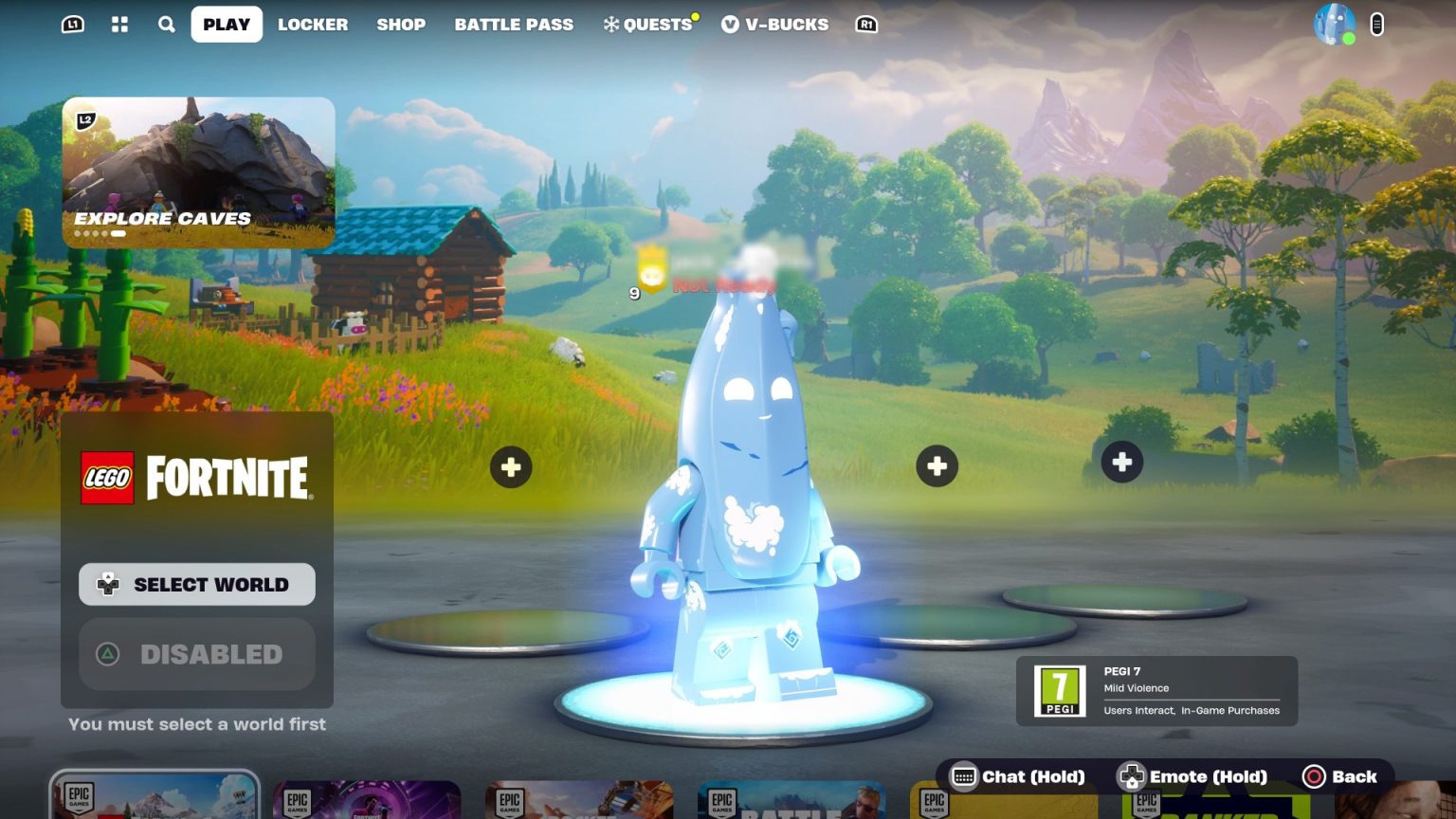This screenshot has width=1456, height=819.
Task: Toggle ready status on the Not Ready label
Action: point(723,283)
